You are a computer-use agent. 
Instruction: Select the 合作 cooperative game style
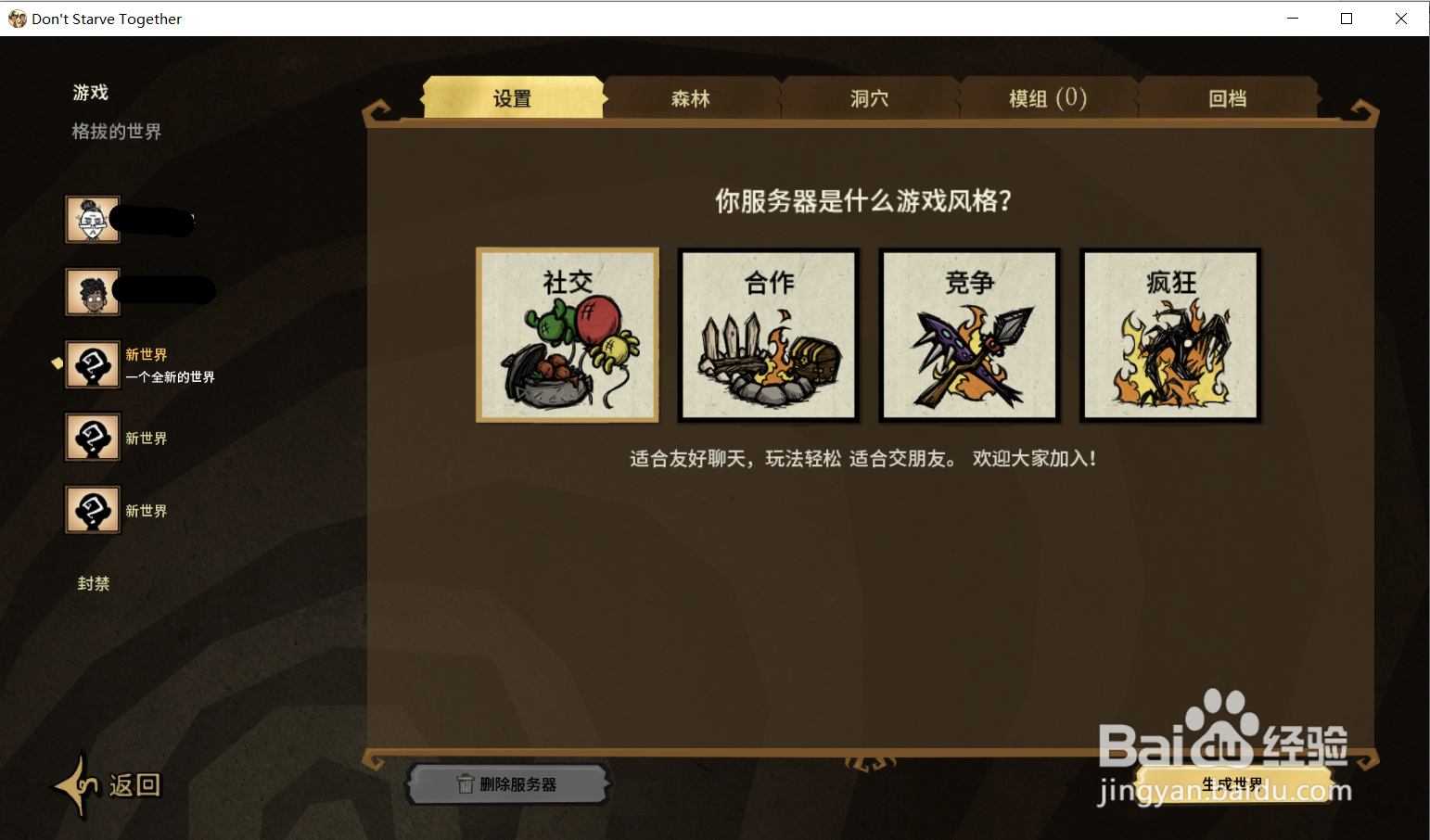coord(768,335)
